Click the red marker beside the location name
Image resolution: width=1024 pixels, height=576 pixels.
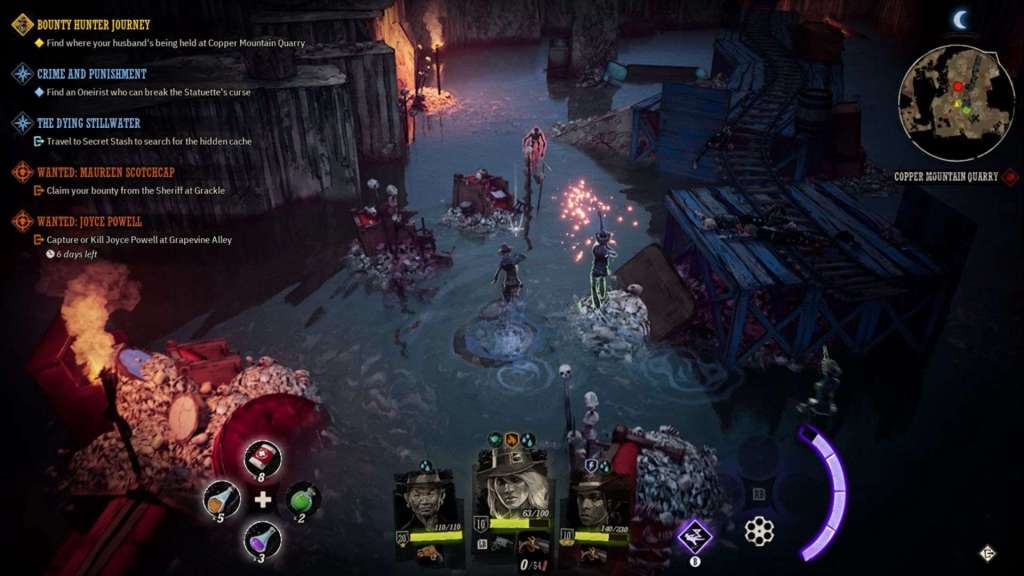point(1010,177)
